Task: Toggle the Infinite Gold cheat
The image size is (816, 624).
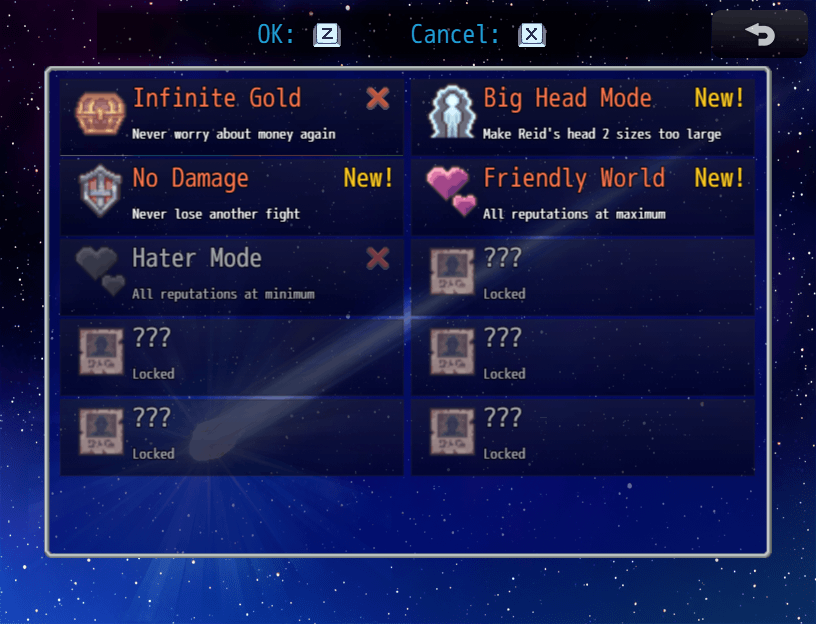Action: (232, 114)
